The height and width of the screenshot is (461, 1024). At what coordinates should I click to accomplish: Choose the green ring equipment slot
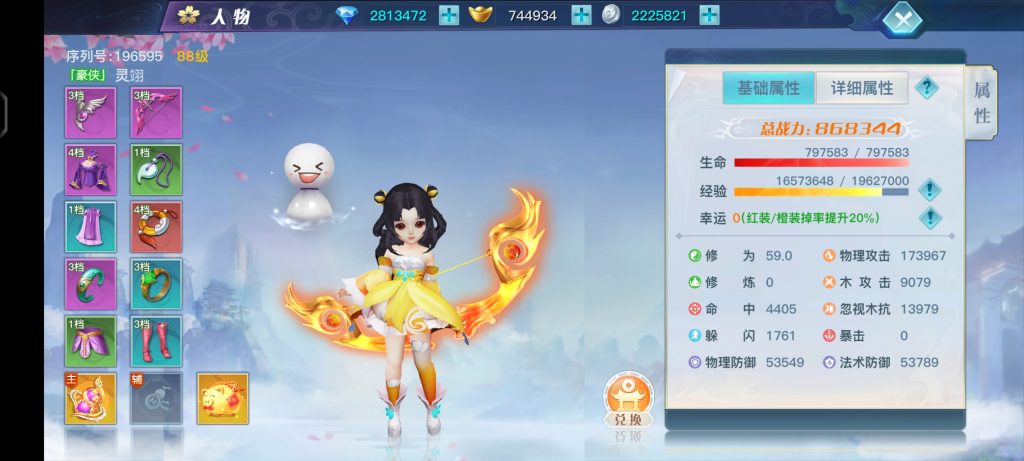pyautogui.click(x=156, y=284)
